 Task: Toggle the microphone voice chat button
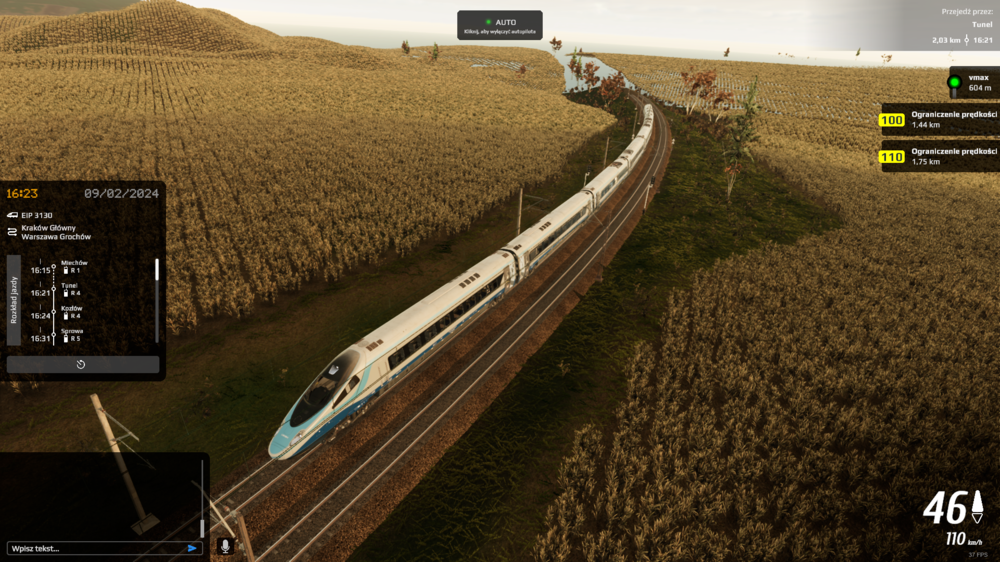tap(225, 546)
